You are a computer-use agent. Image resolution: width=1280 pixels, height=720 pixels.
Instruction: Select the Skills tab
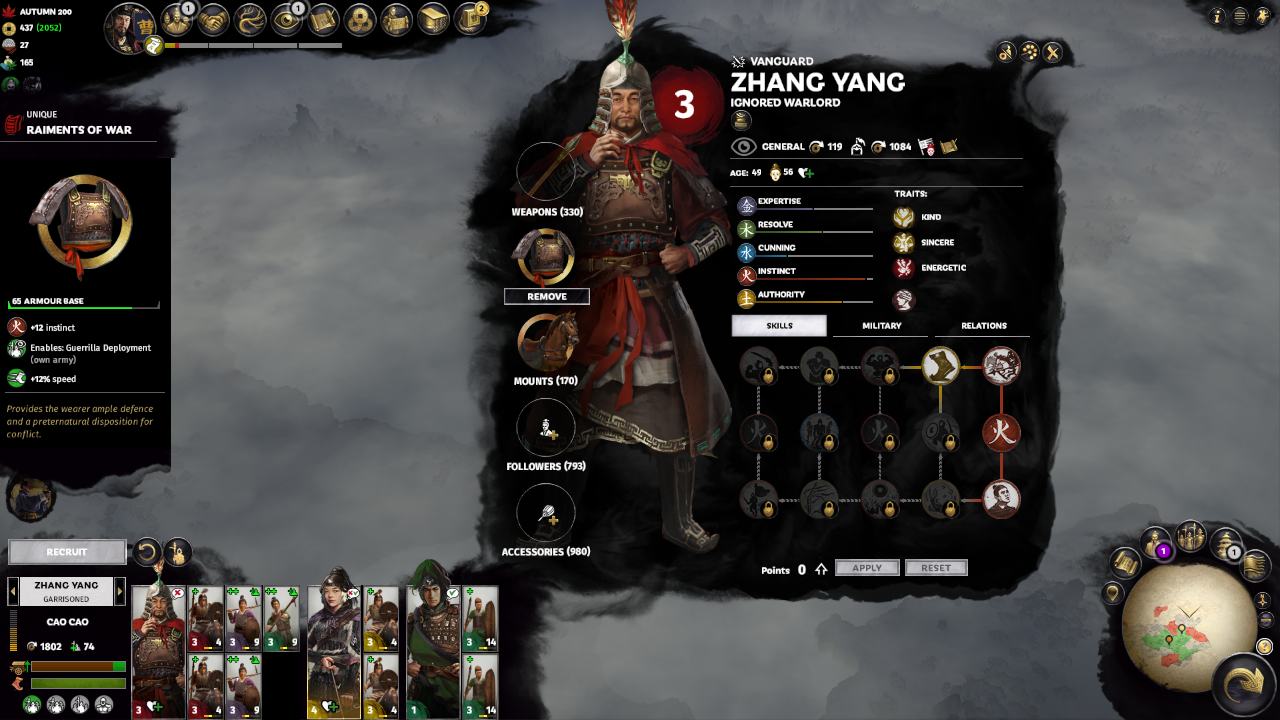click(779, 326)
